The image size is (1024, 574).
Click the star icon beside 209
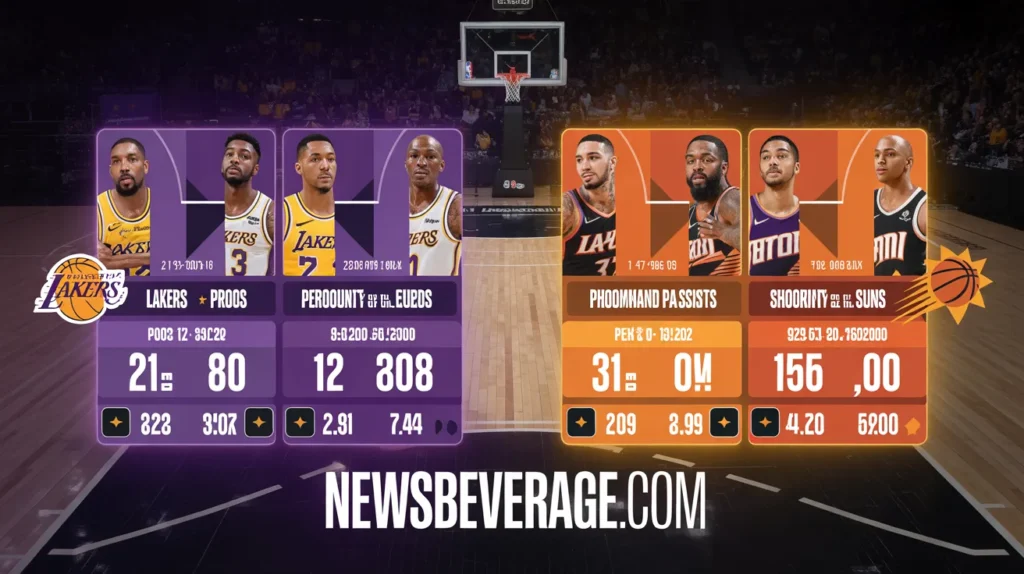pos(582,424)
